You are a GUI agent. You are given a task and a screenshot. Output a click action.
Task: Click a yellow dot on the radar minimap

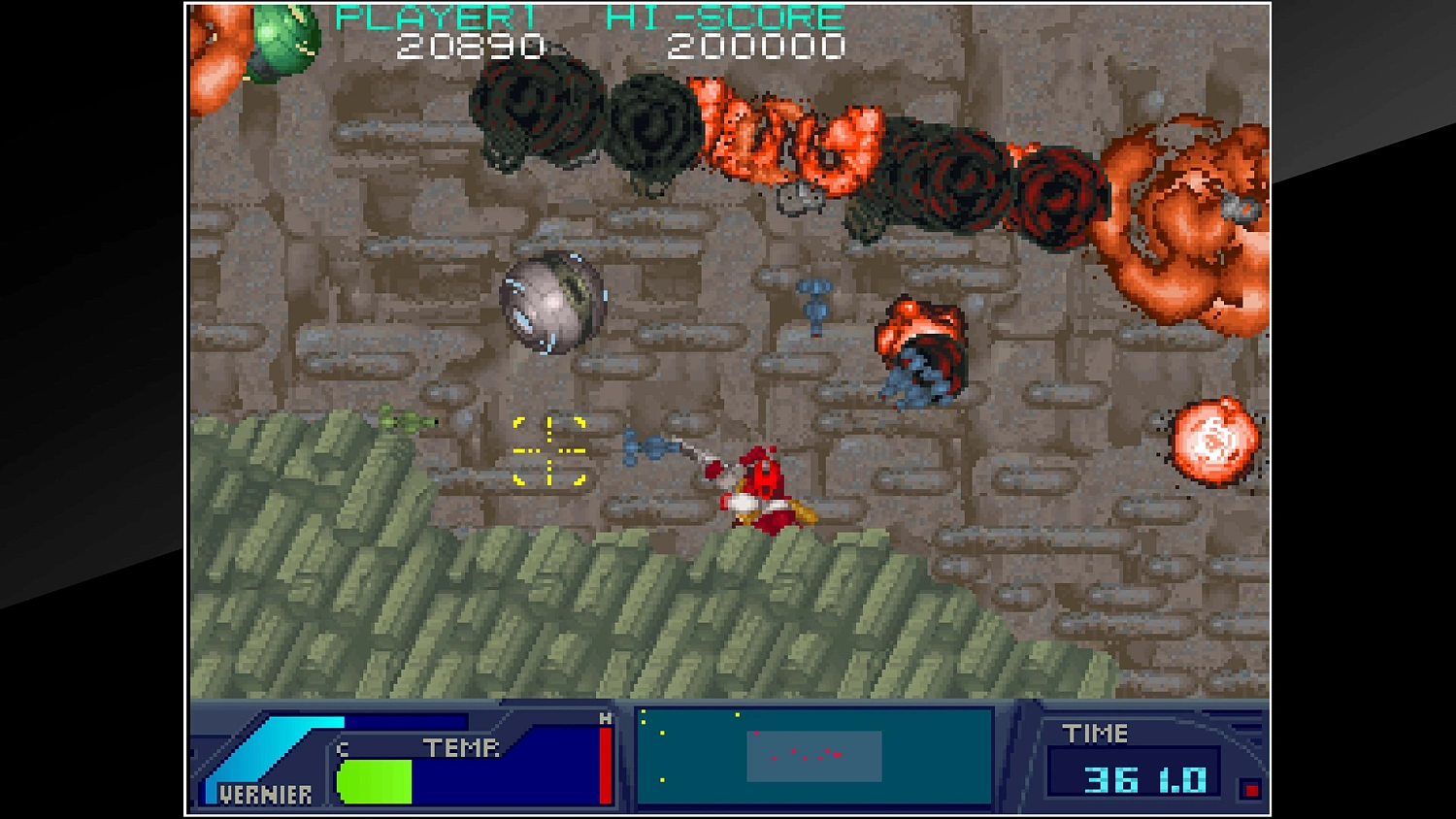[x=662, y=733]
